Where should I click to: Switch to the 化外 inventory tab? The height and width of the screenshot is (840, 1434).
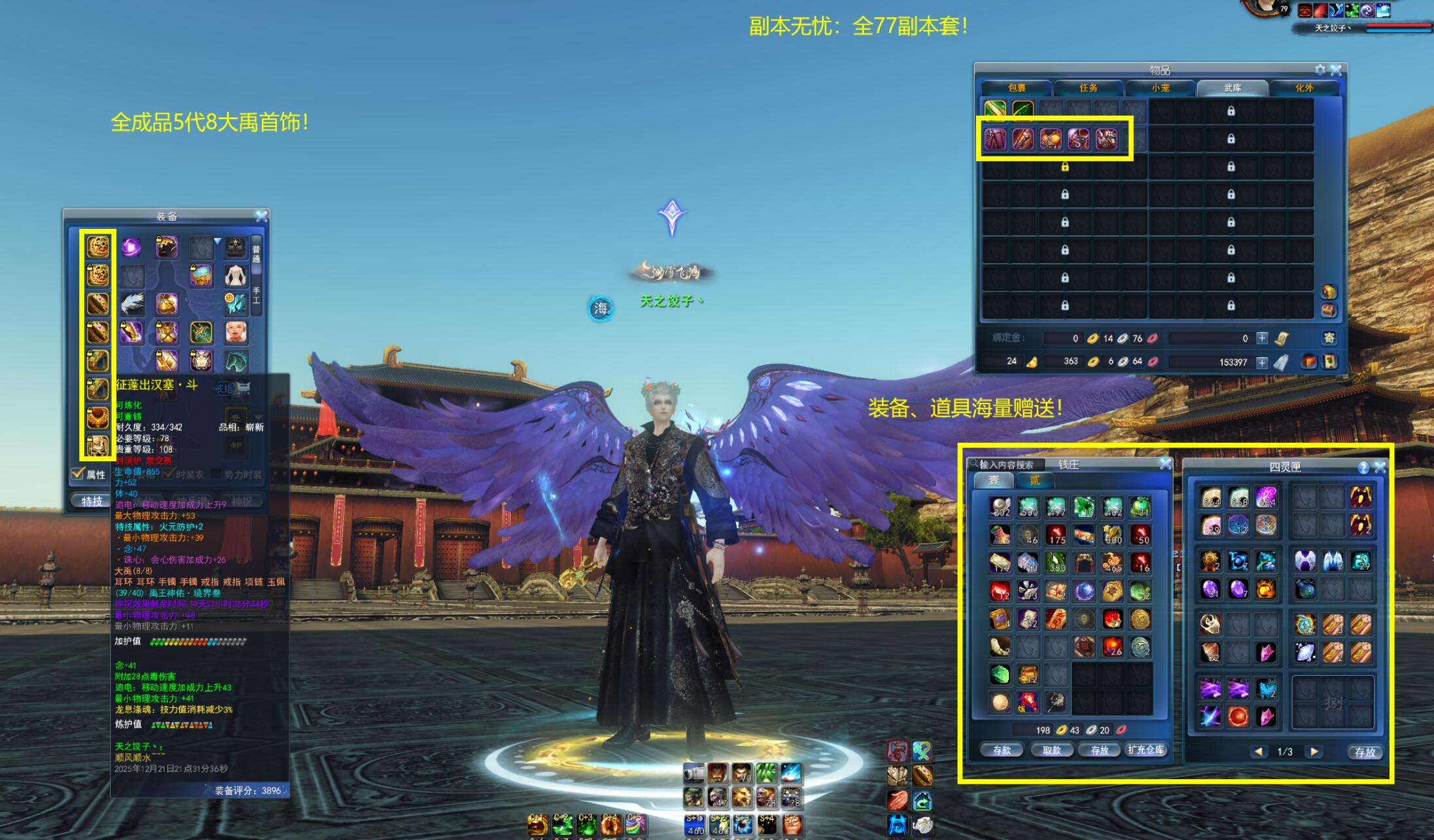1304,88
